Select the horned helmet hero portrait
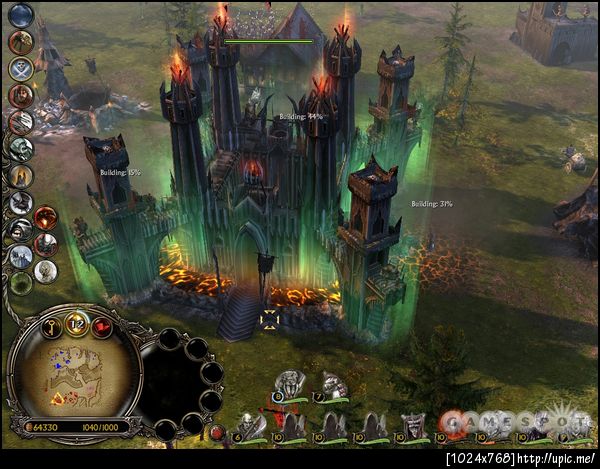This screenshot has height=469, width=600. 413,427
